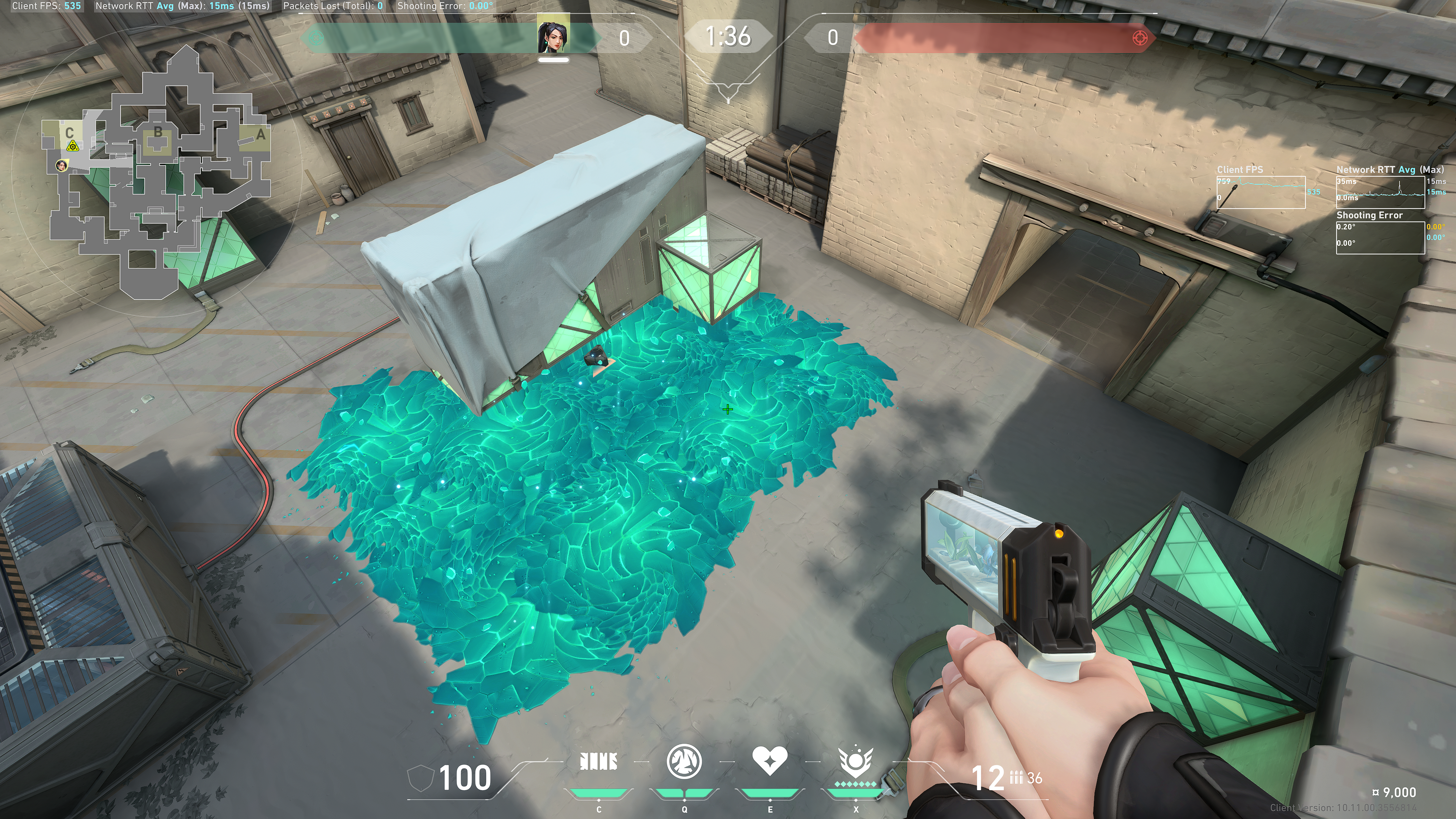Click the shield armor icon beside health
1456x819 pixels.
tap(420, 778)
